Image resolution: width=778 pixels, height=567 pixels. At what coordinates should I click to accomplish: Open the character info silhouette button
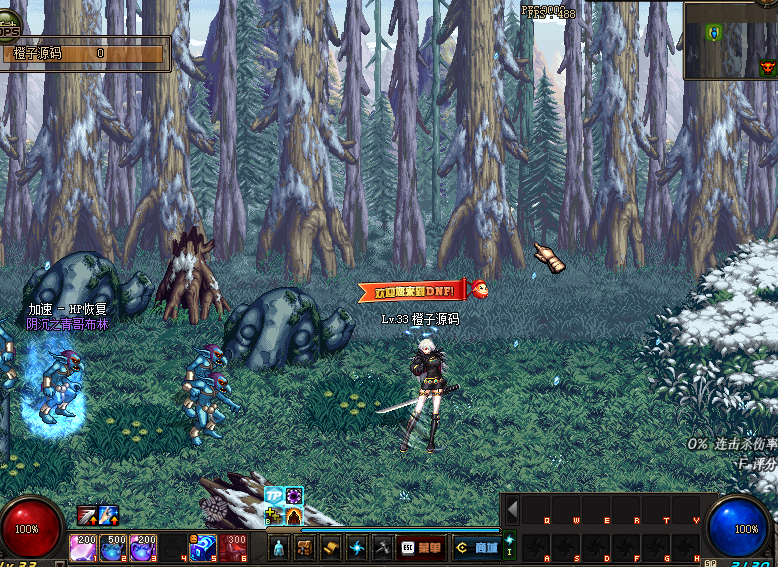coord(279,548)
